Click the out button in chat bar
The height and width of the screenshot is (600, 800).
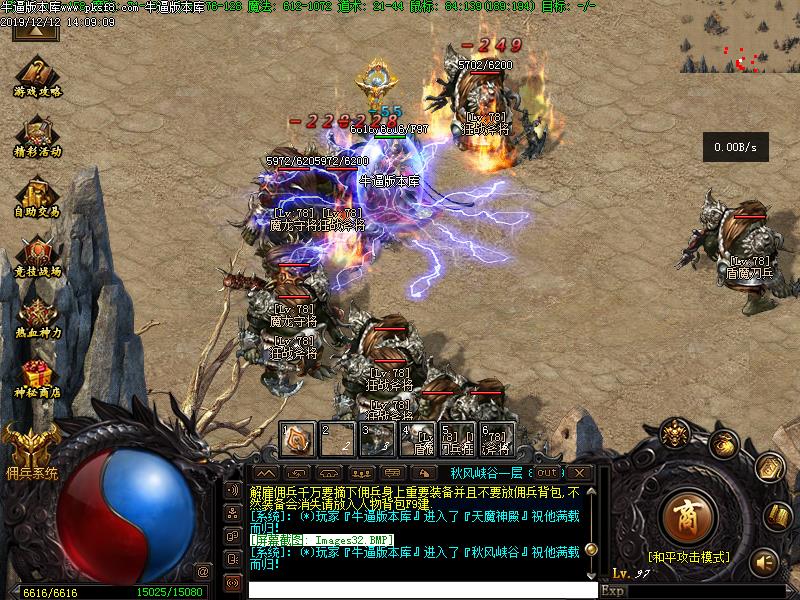point(547,472)
